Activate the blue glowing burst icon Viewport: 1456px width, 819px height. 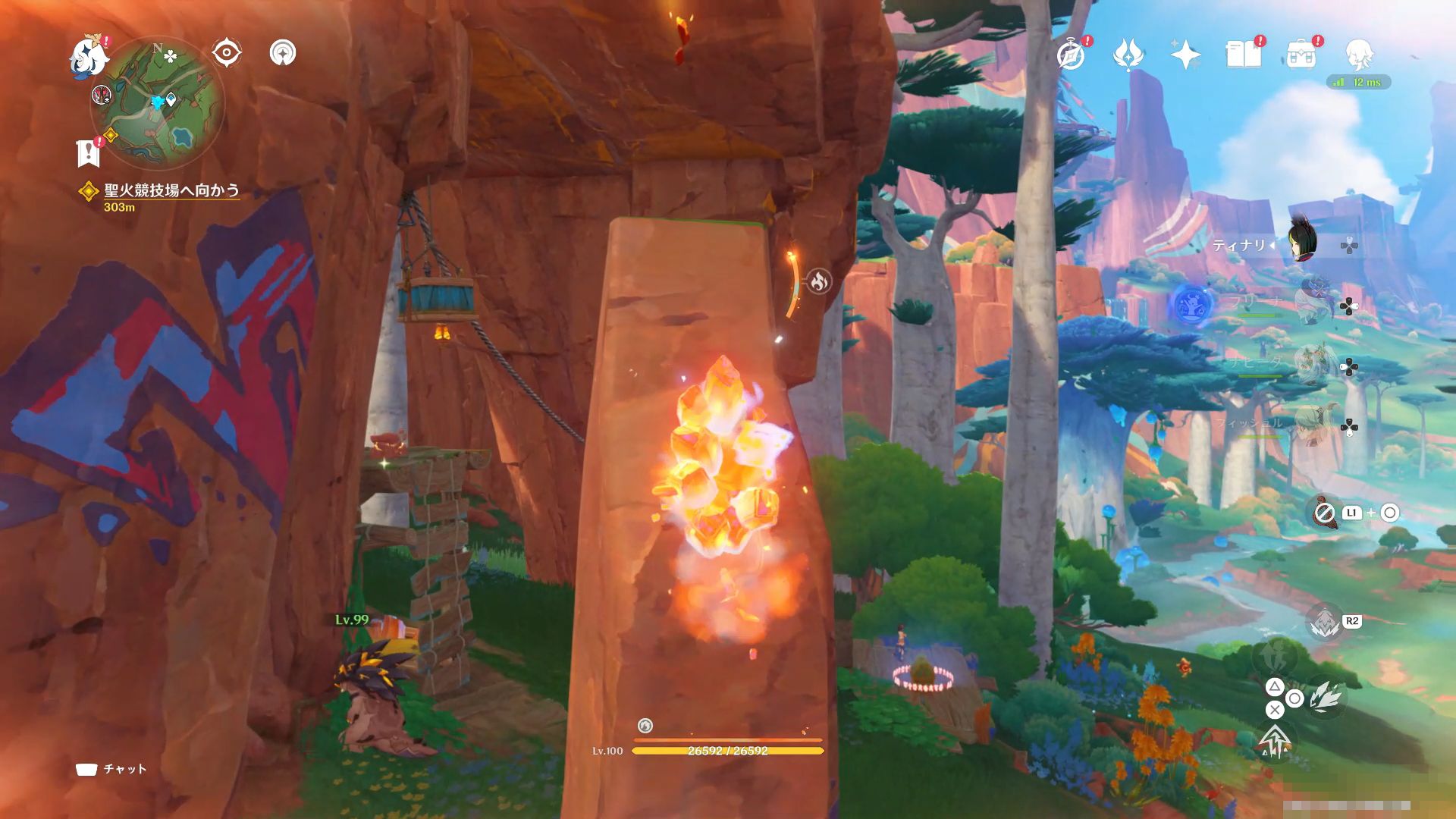(1192, 305)
